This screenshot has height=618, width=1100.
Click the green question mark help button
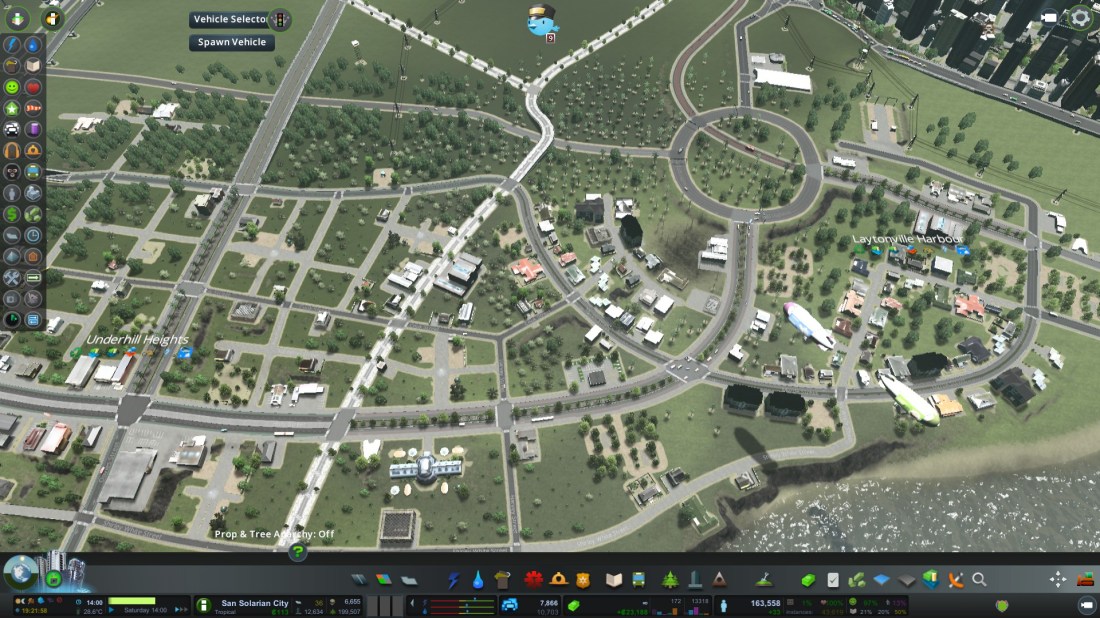297,551
